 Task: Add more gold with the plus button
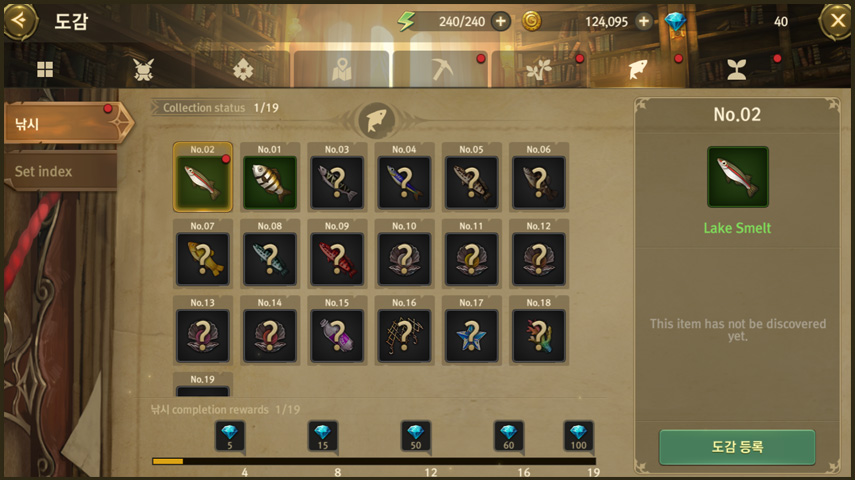tap(643, 21)
